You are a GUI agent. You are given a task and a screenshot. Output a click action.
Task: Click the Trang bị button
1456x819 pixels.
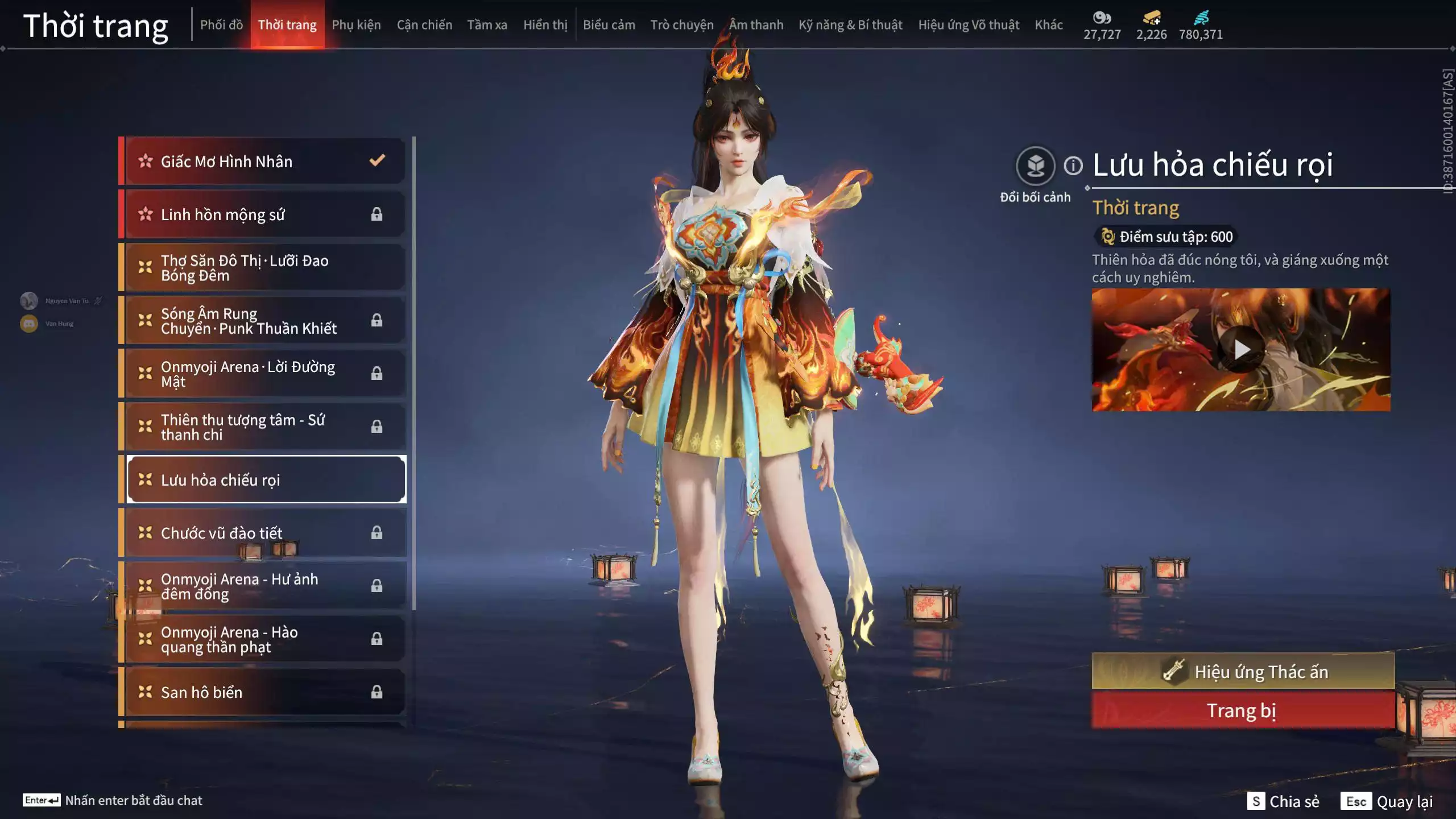[x=1243, y=710]
